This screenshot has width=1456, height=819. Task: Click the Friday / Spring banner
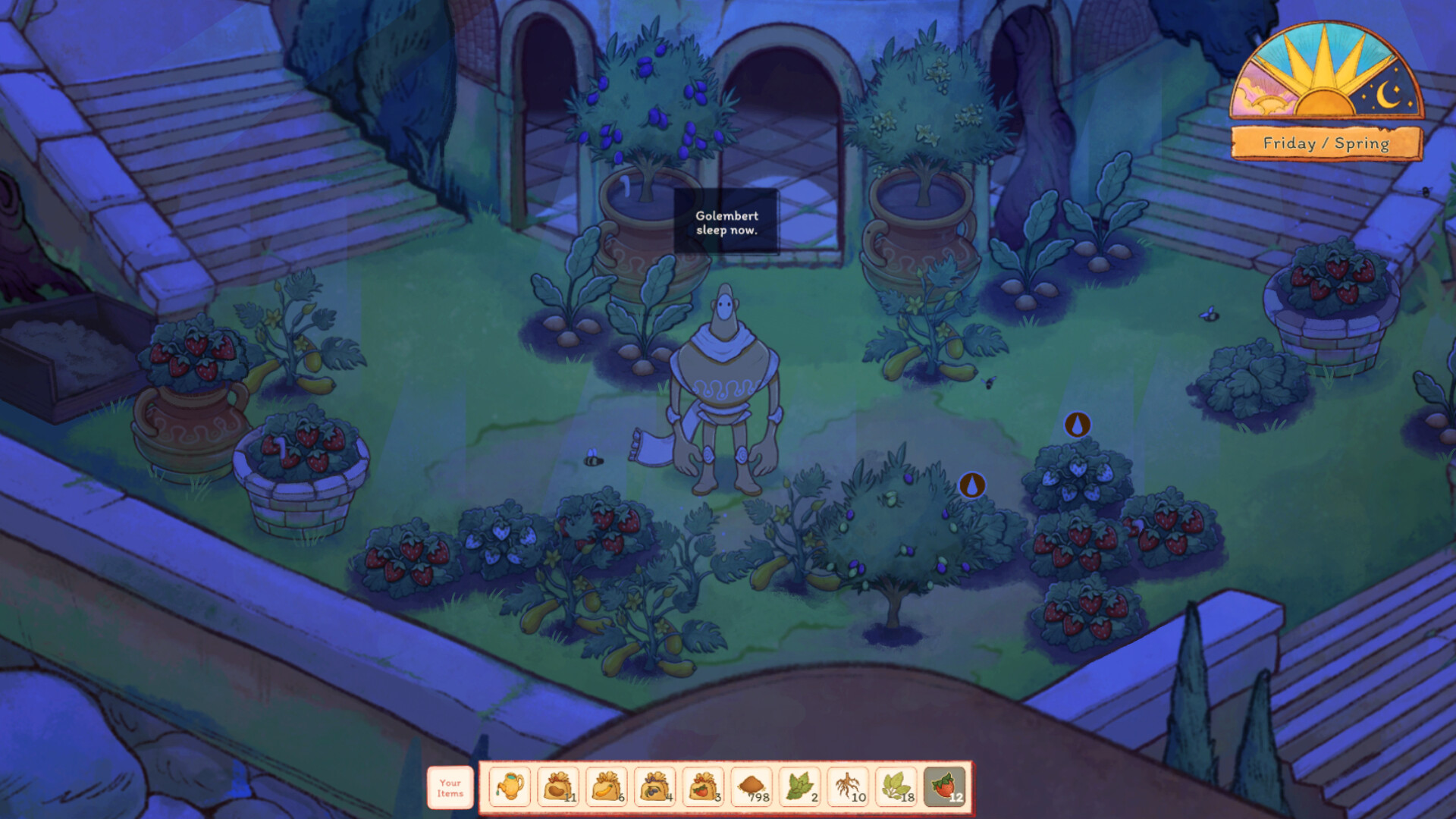pos(1326,143)
